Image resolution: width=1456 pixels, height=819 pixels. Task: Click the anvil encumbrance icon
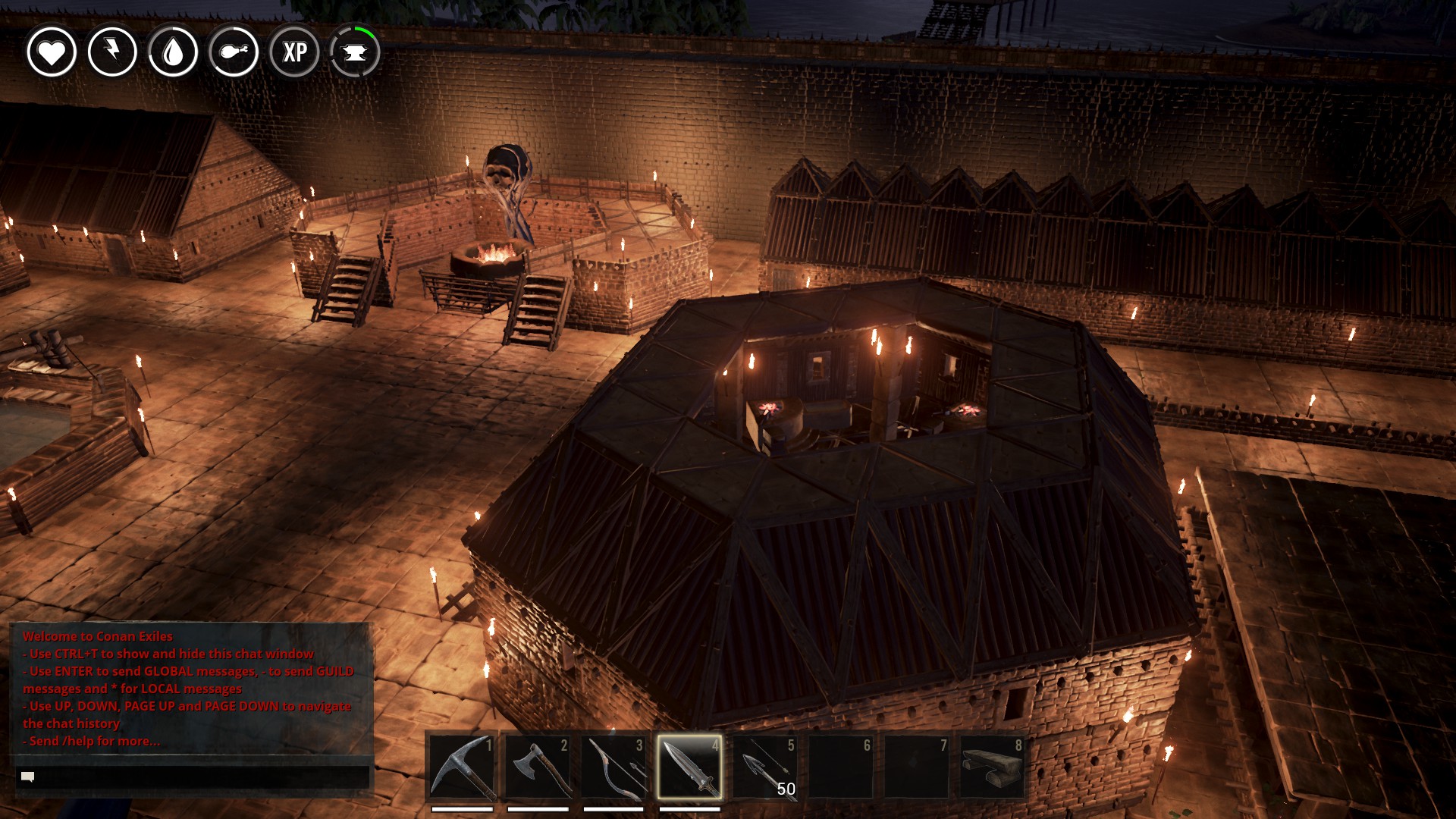355,52
